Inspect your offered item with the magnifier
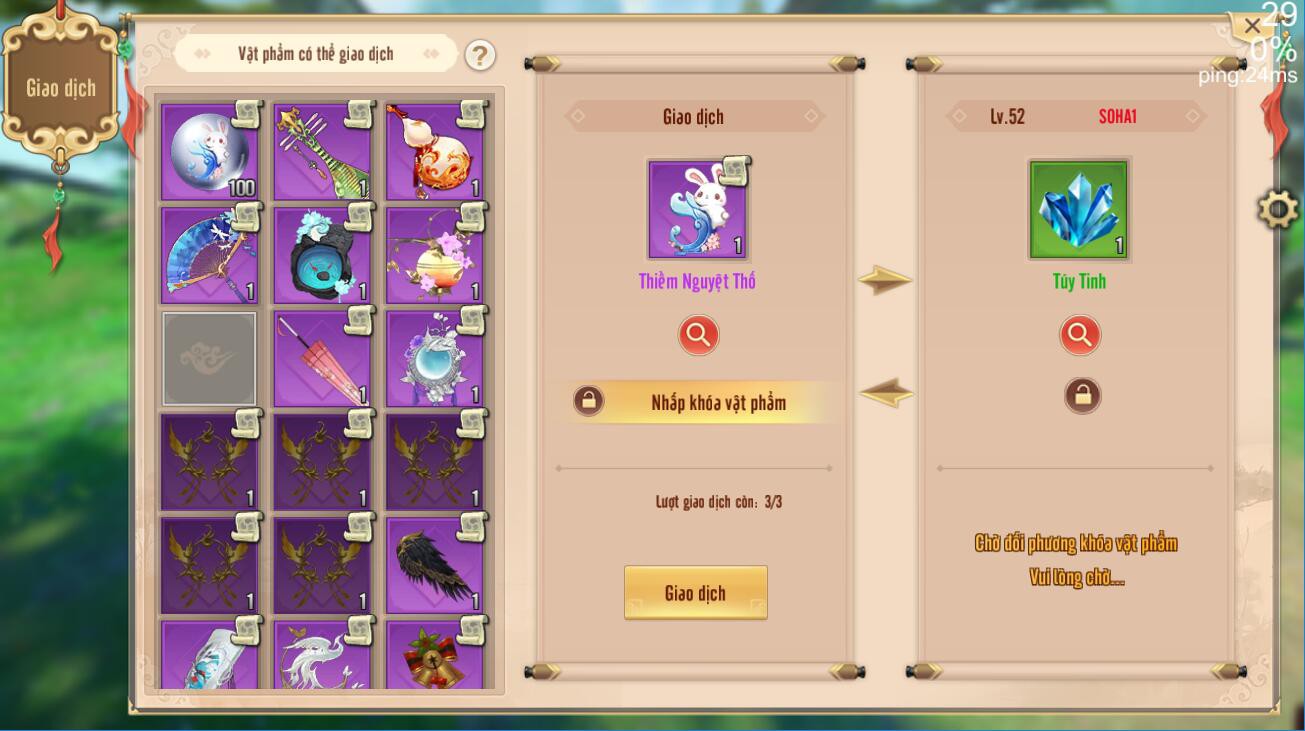 pyautogui.click(x=697, y=335)
